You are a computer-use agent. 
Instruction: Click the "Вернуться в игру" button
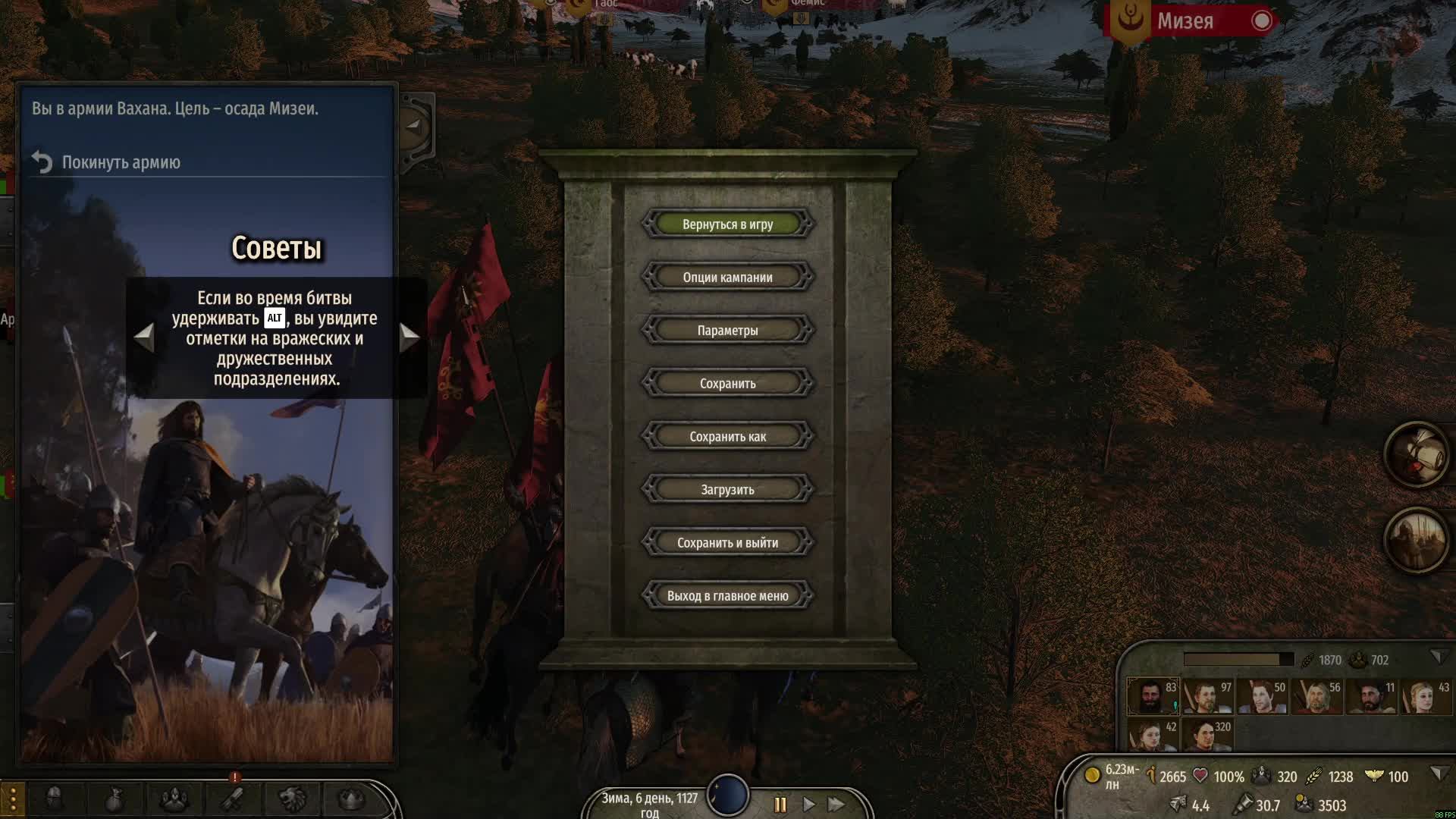[727, 224]
